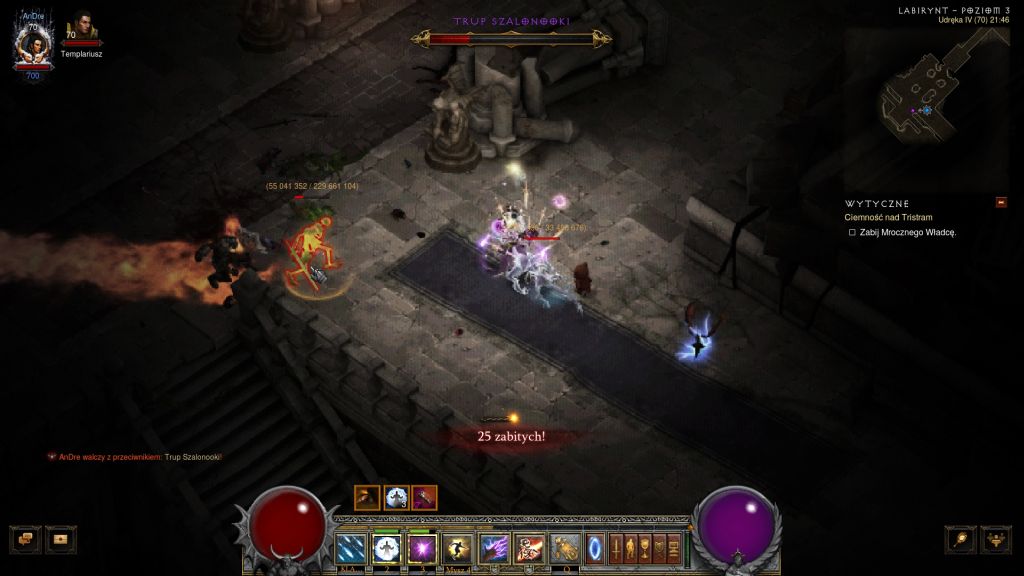Click the AnDre player portrait

(33, 44)
